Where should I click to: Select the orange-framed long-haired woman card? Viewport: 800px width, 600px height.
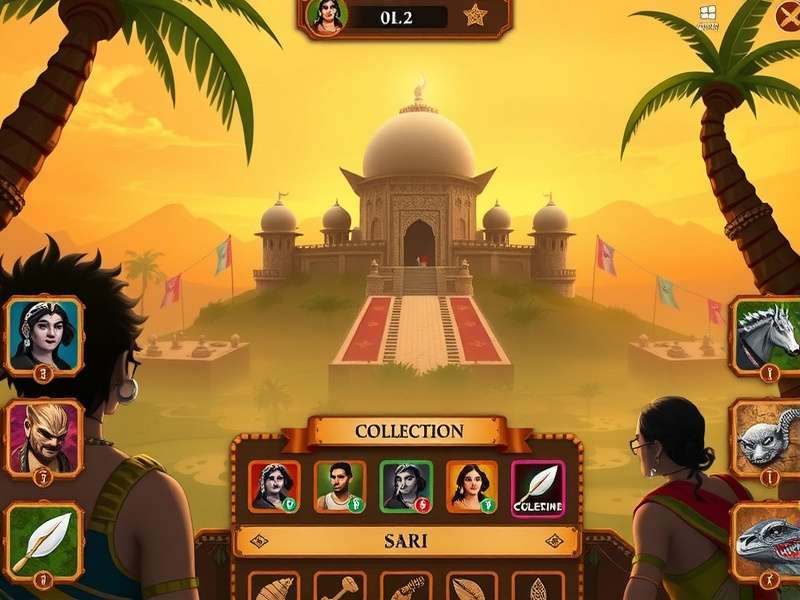471,486
